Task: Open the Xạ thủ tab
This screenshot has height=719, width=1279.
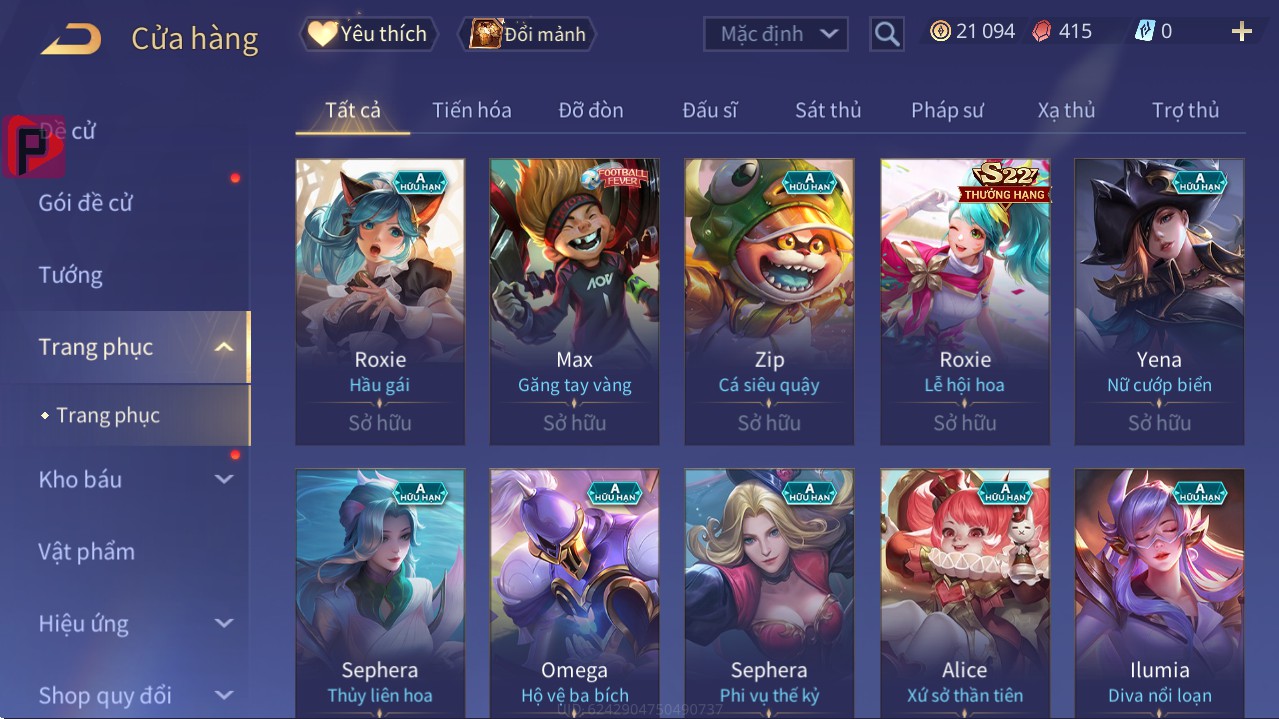Action: click(1066, 110)
